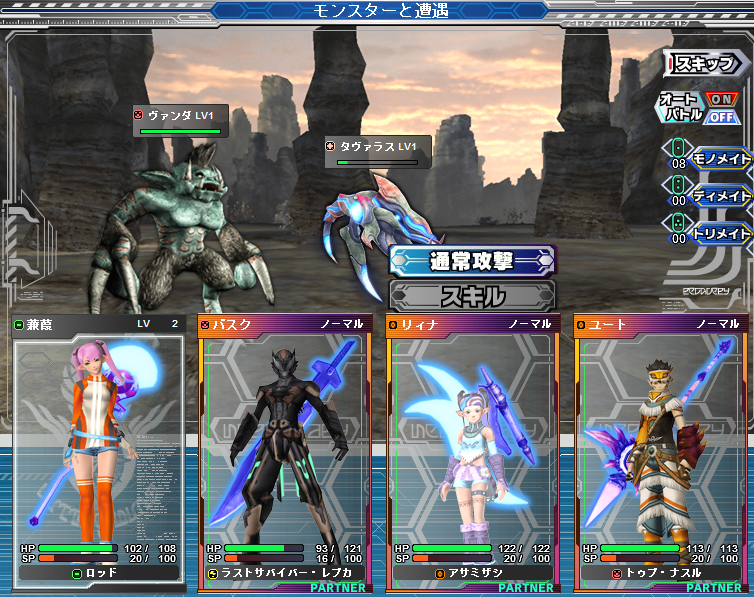Screen dimensions: 754x597
Task: Open the スキル skill command
Action: [472, 296]
